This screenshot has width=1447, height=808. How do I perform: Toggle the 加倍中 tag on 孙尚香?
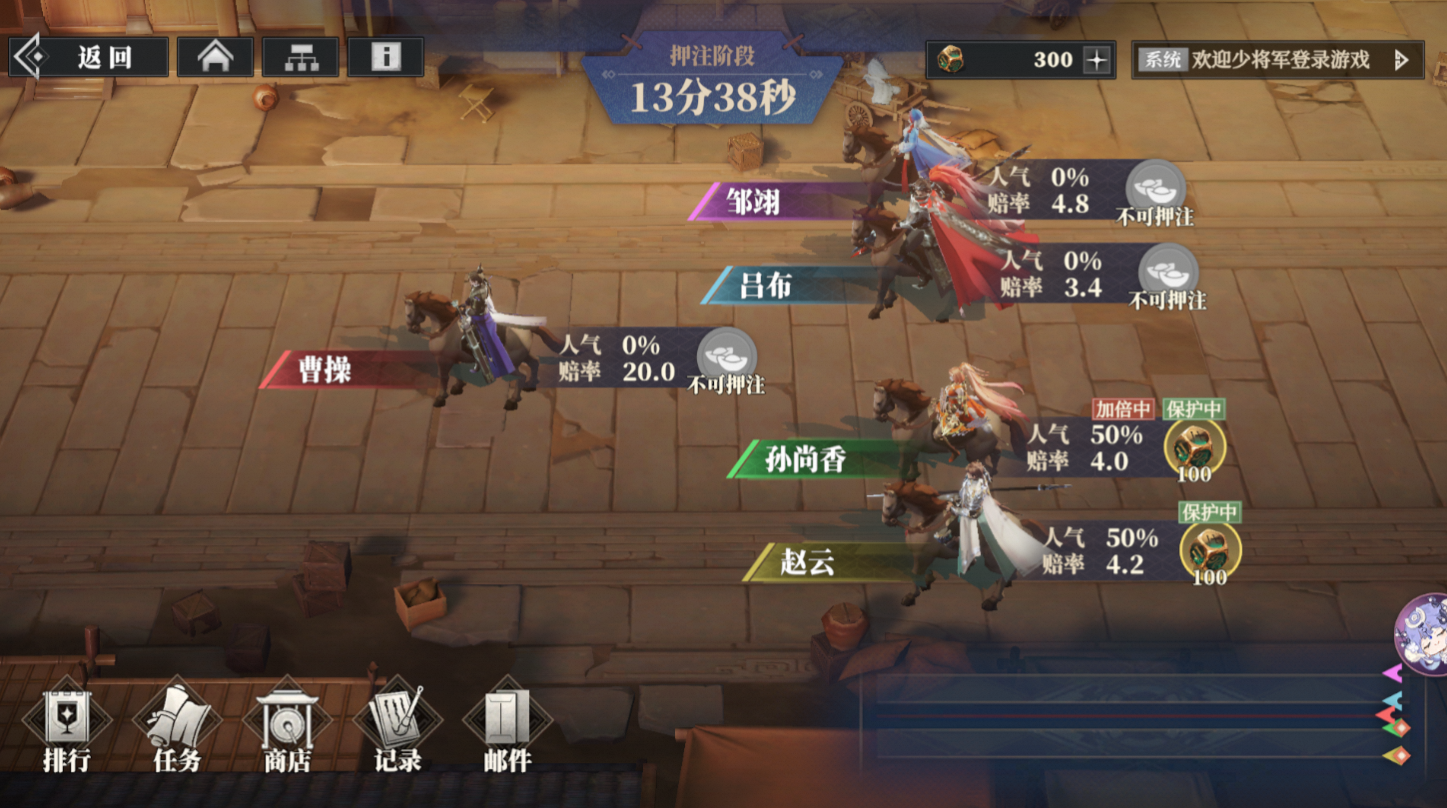pos(1121,408)
